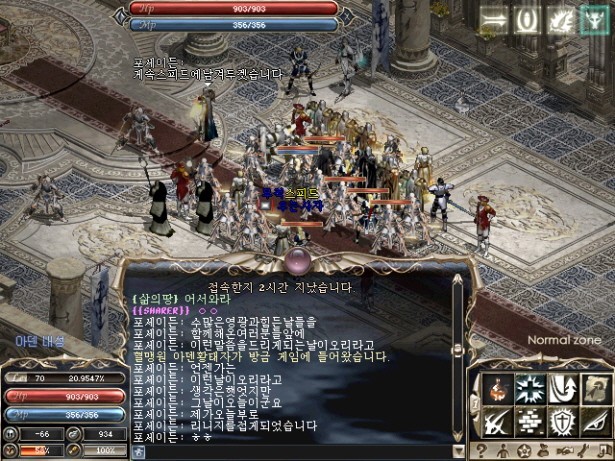Screen dimensions: 615x461
Task: Select the brick wall skill icon
Action: (531, 421)
